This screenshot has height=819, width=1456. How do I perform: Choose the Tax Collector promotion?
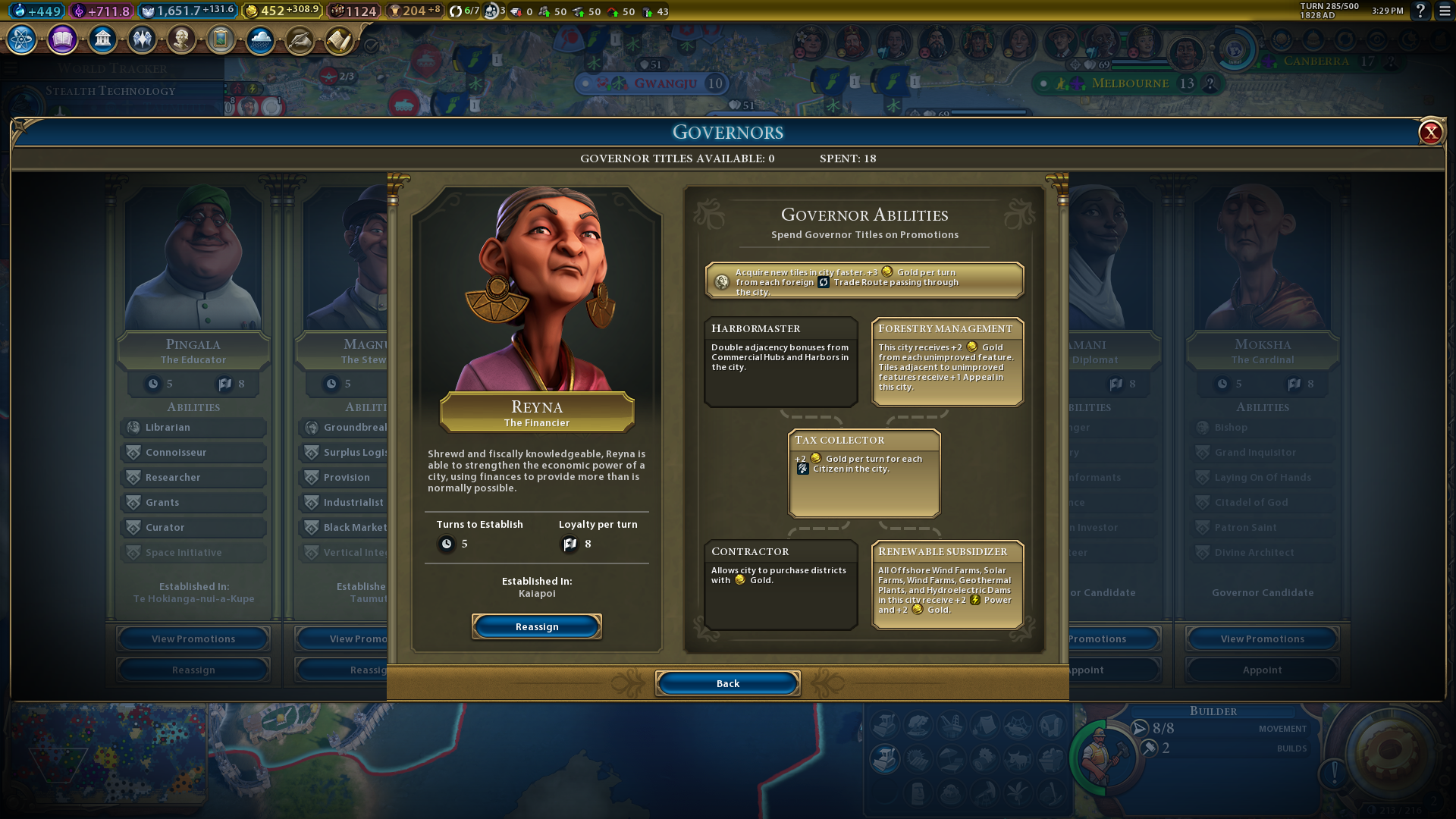point(864,473)
